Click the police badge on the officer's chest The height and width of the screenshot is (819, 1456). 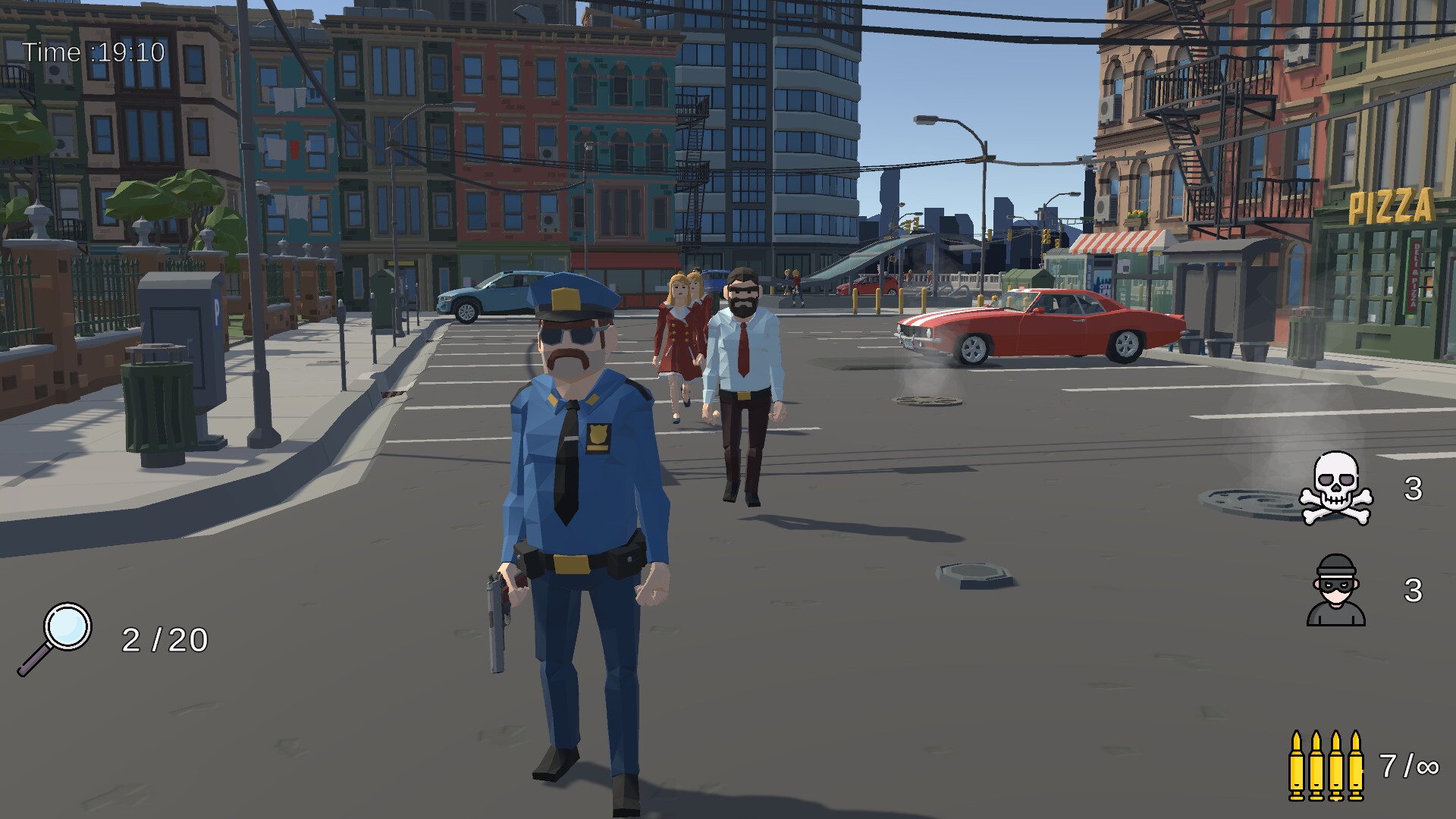coord(598,438)
